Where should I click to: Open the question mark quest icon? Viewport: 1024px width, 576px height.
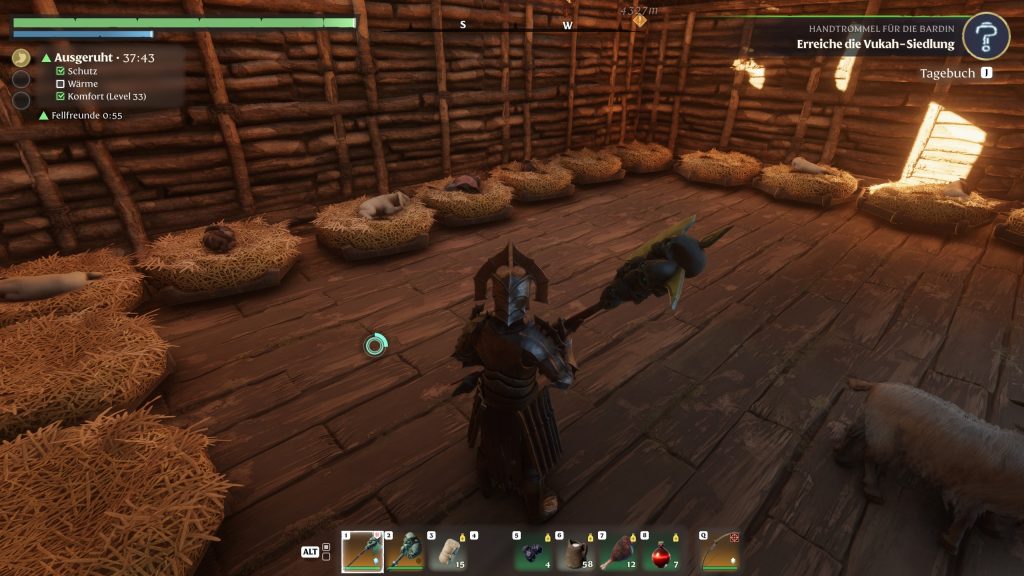[x=986, y=37]
